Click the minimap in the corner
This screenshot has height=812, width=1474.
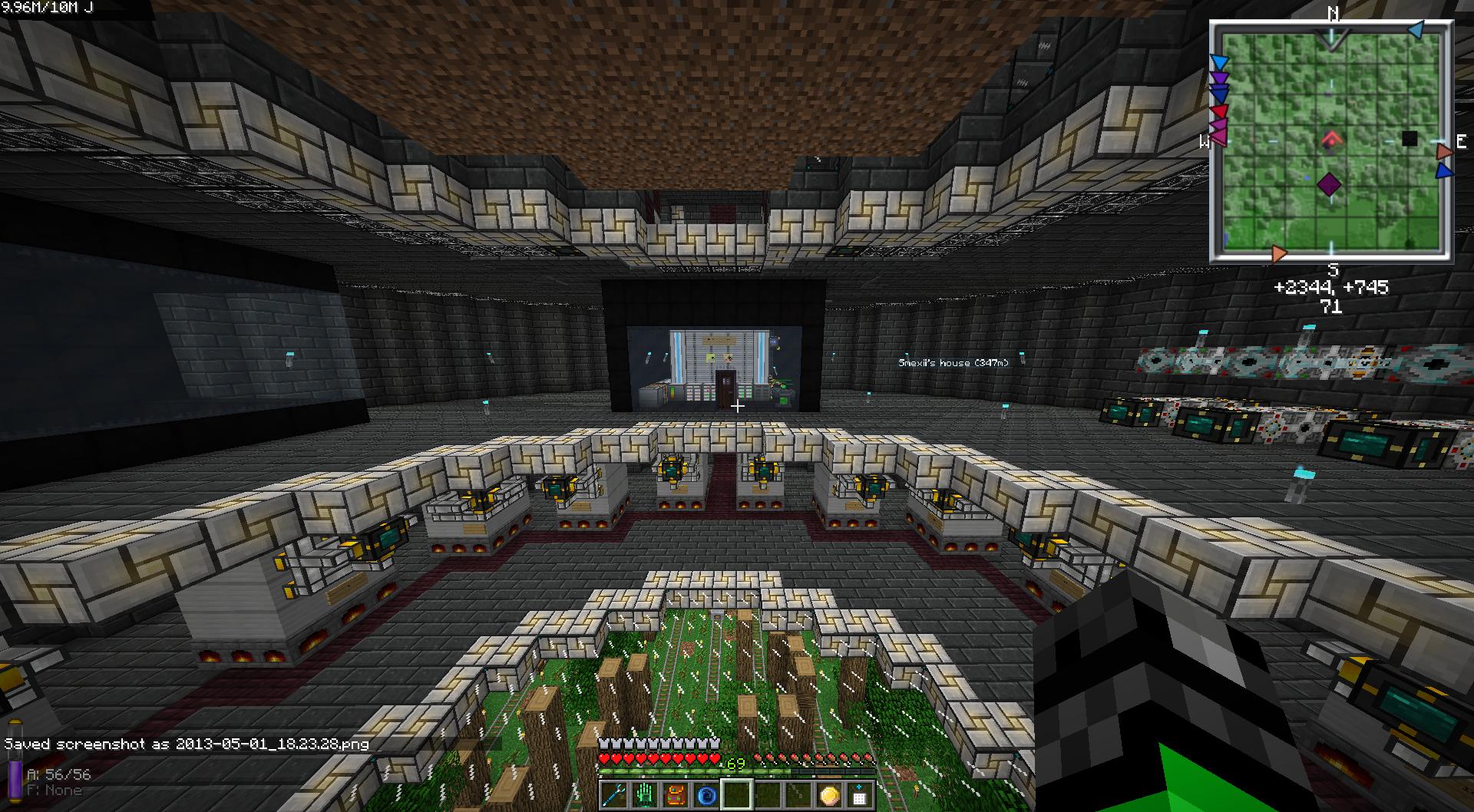pyautogui.click(x=1331, y=142)
